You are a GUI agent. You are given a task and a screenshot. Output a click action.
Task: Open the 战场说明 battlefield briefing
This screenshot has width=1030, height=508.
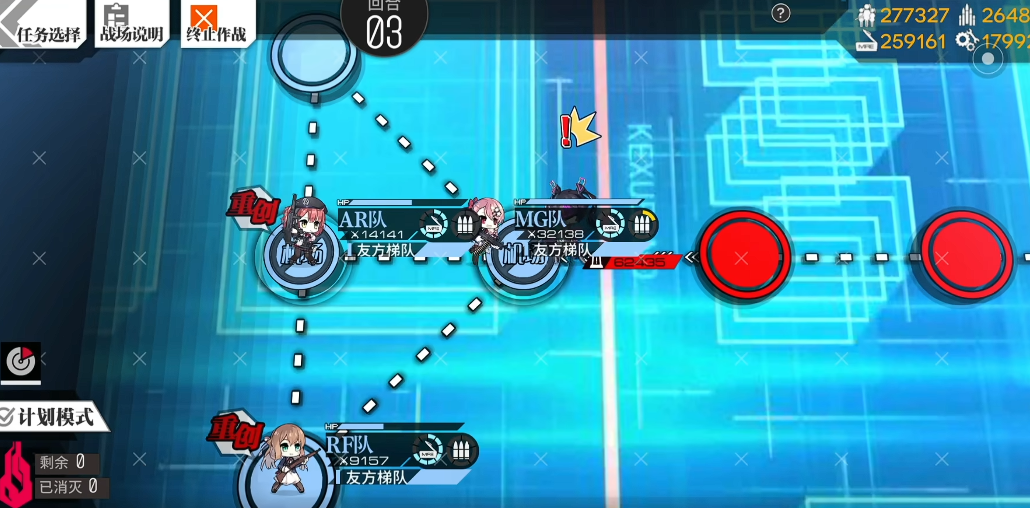pyautogui.click(x=130, y=24)
